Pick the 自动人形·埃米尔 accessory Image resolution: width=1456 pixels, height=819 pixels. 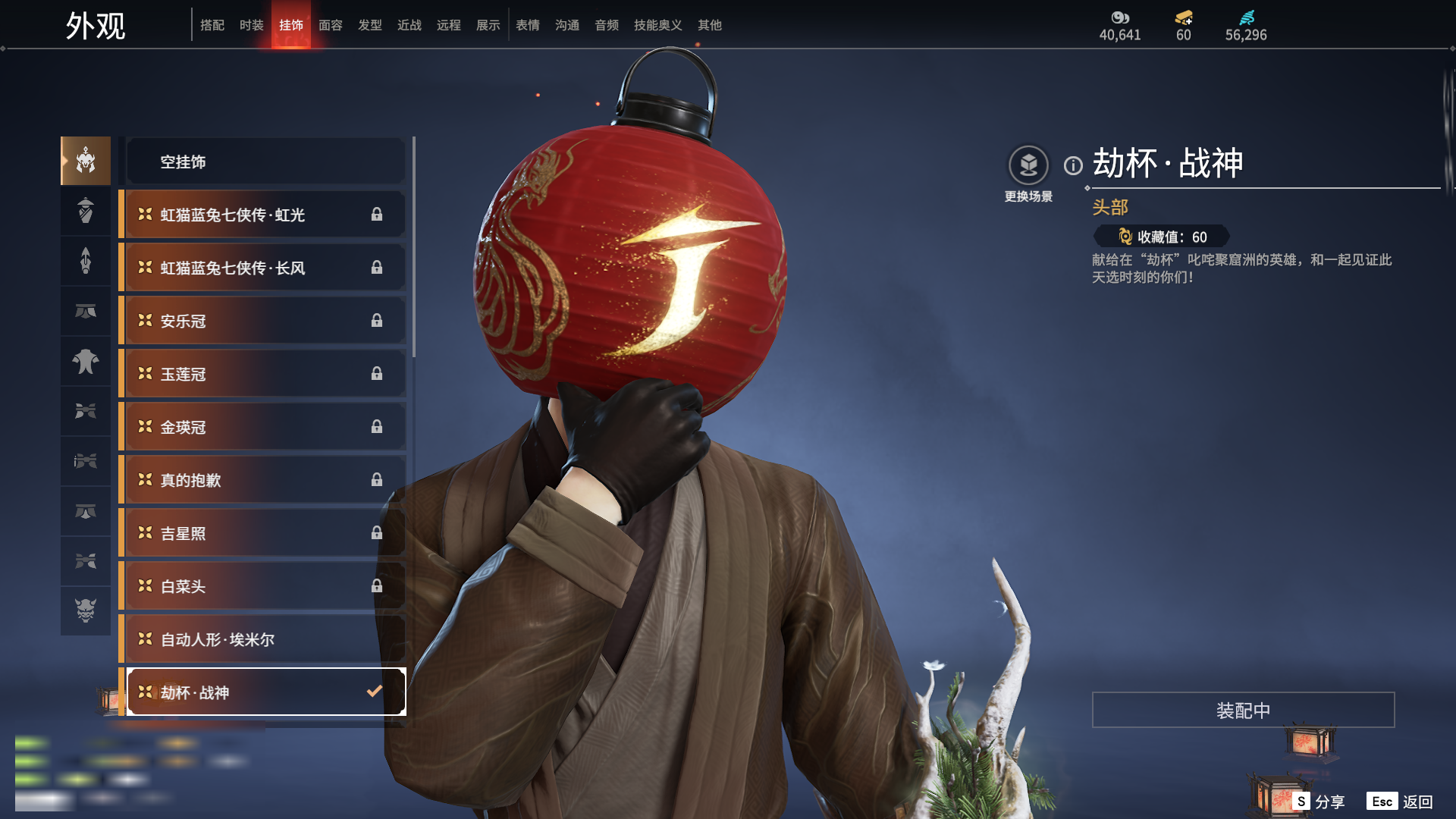pyautogui.click(x=265, y=639)
